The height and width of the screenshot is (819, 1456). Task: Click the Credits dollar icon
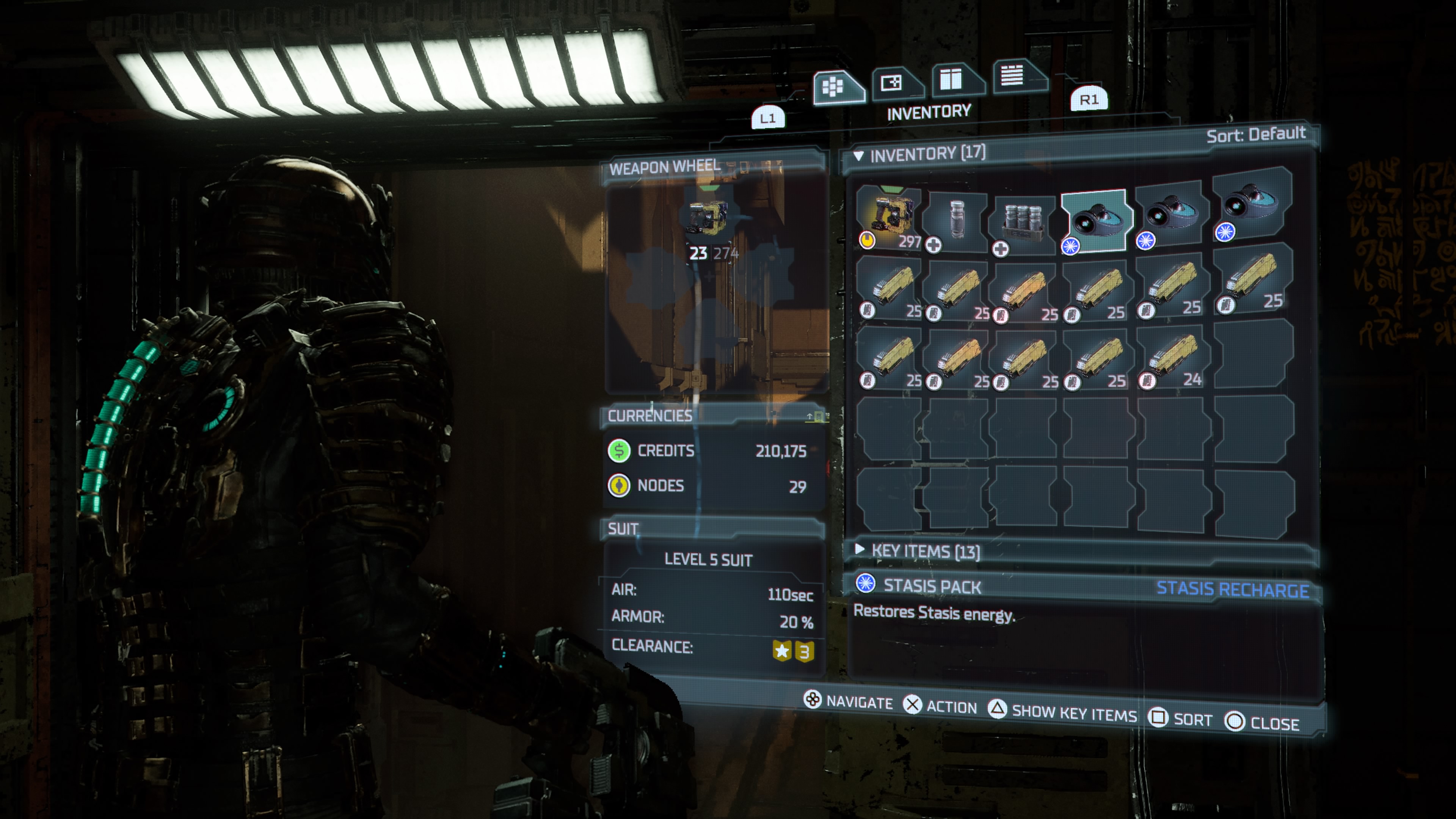(x=619, y=451)
